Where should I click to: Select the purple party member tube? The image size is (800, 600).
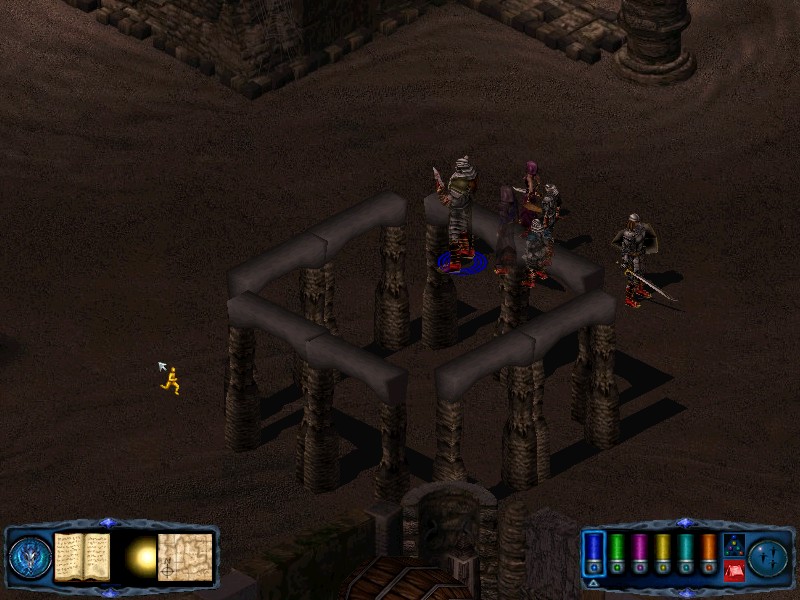pos(639,553)
